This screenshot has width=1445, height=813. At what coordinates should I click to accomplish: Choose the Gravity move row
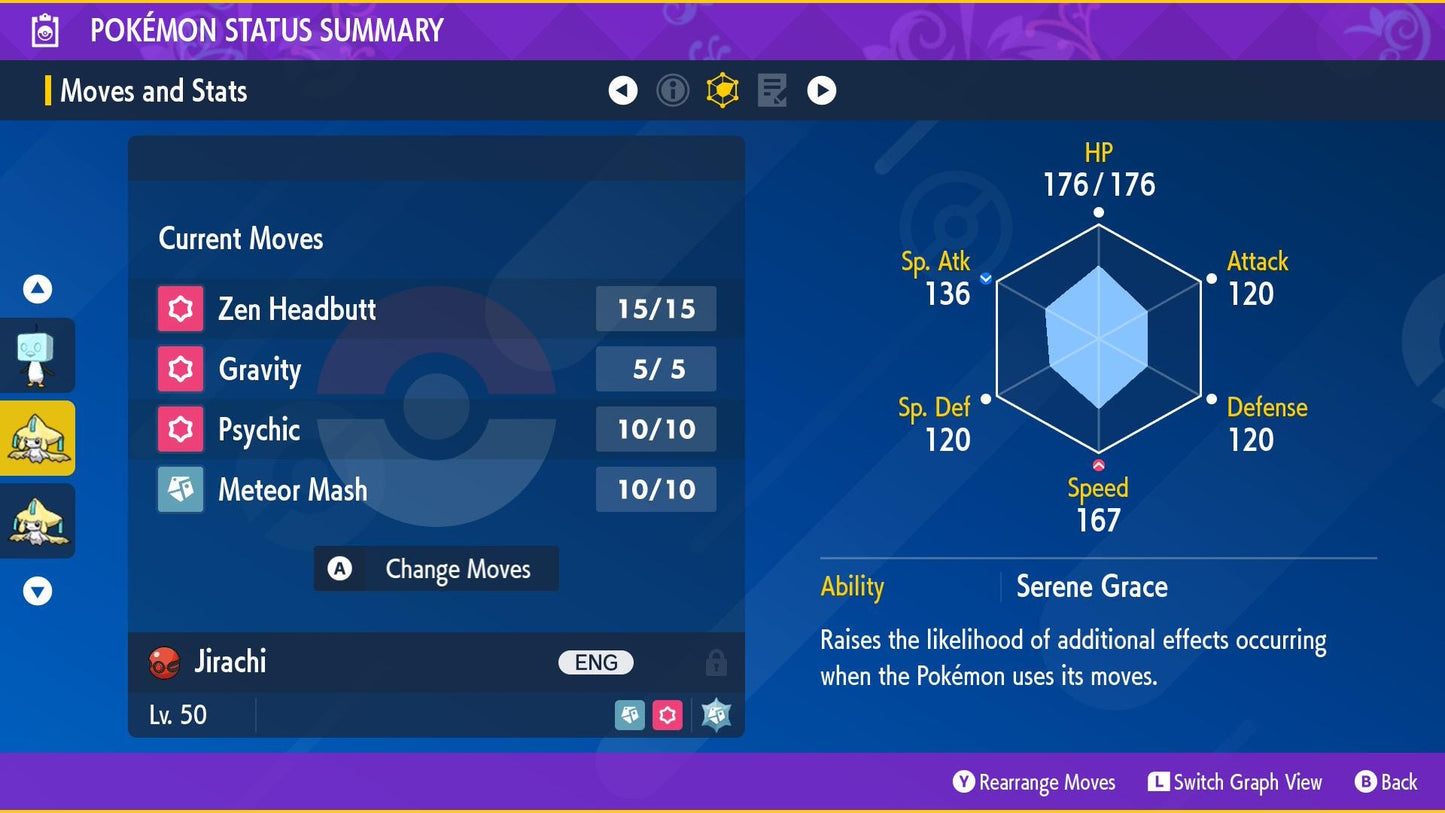pos(436,369)
